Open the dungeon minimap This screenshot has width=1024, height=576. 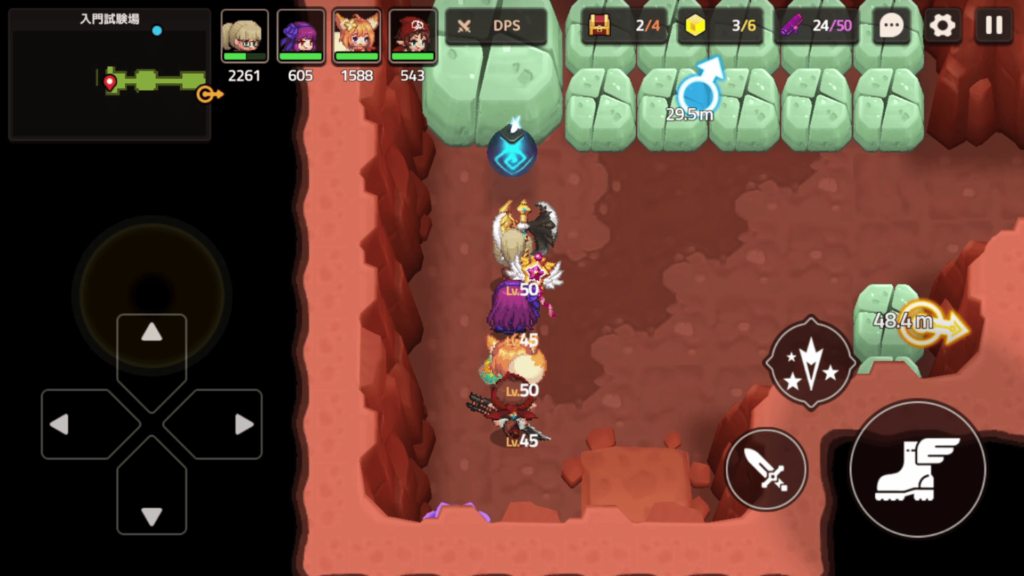click(x=109, y=75)
